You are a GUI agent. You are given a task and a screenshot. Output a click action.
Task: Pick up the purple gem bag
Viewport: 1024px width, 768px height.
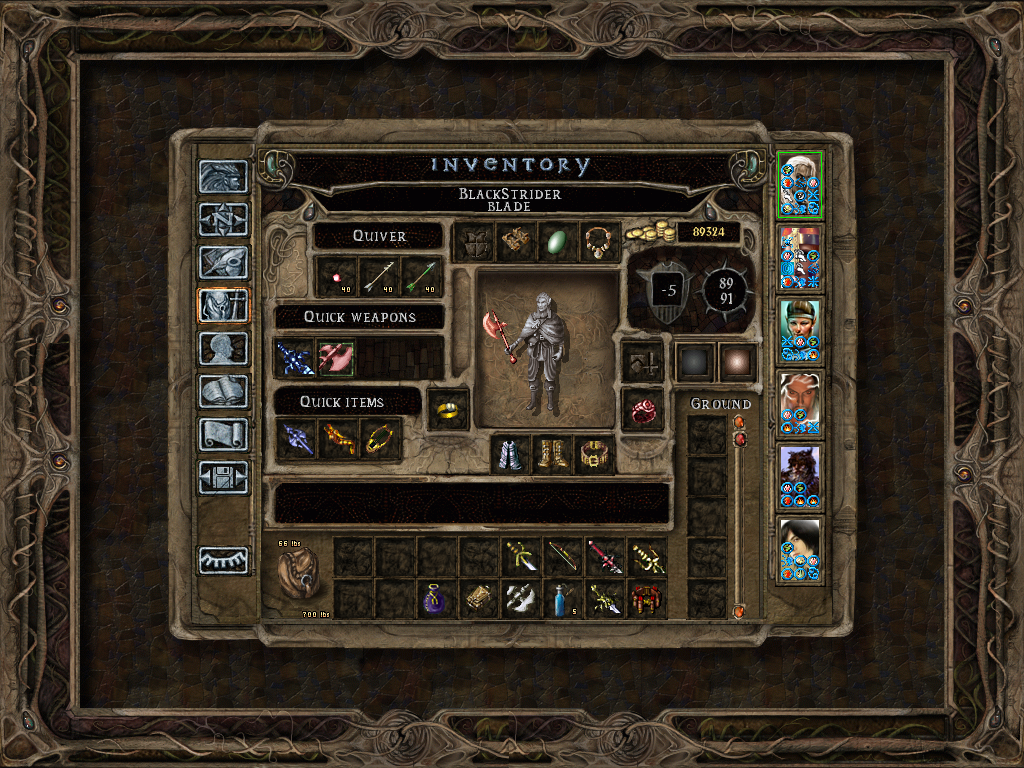click(437, 599)
